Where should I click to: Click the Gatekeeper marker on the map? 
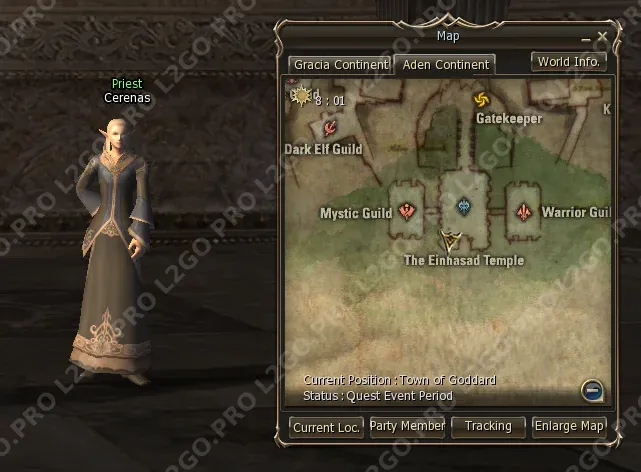click(x=481, y=99)
